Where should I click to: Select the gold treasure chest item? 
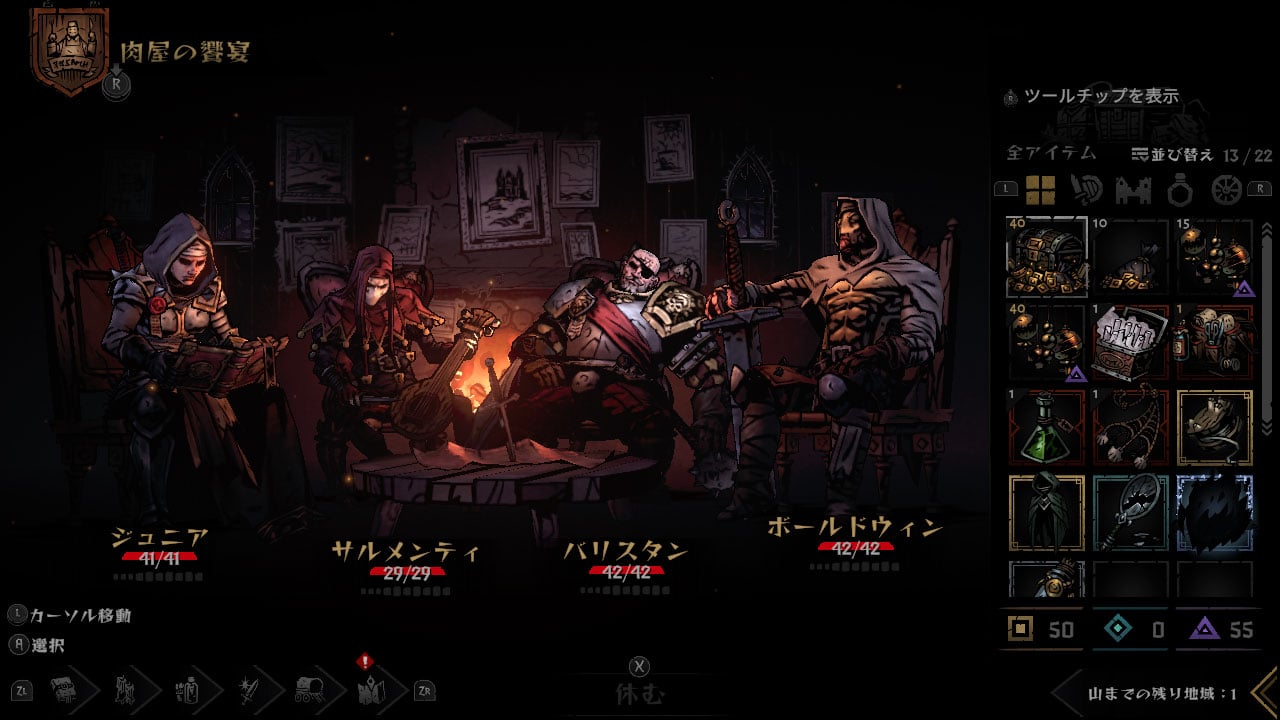point(1046,257)
